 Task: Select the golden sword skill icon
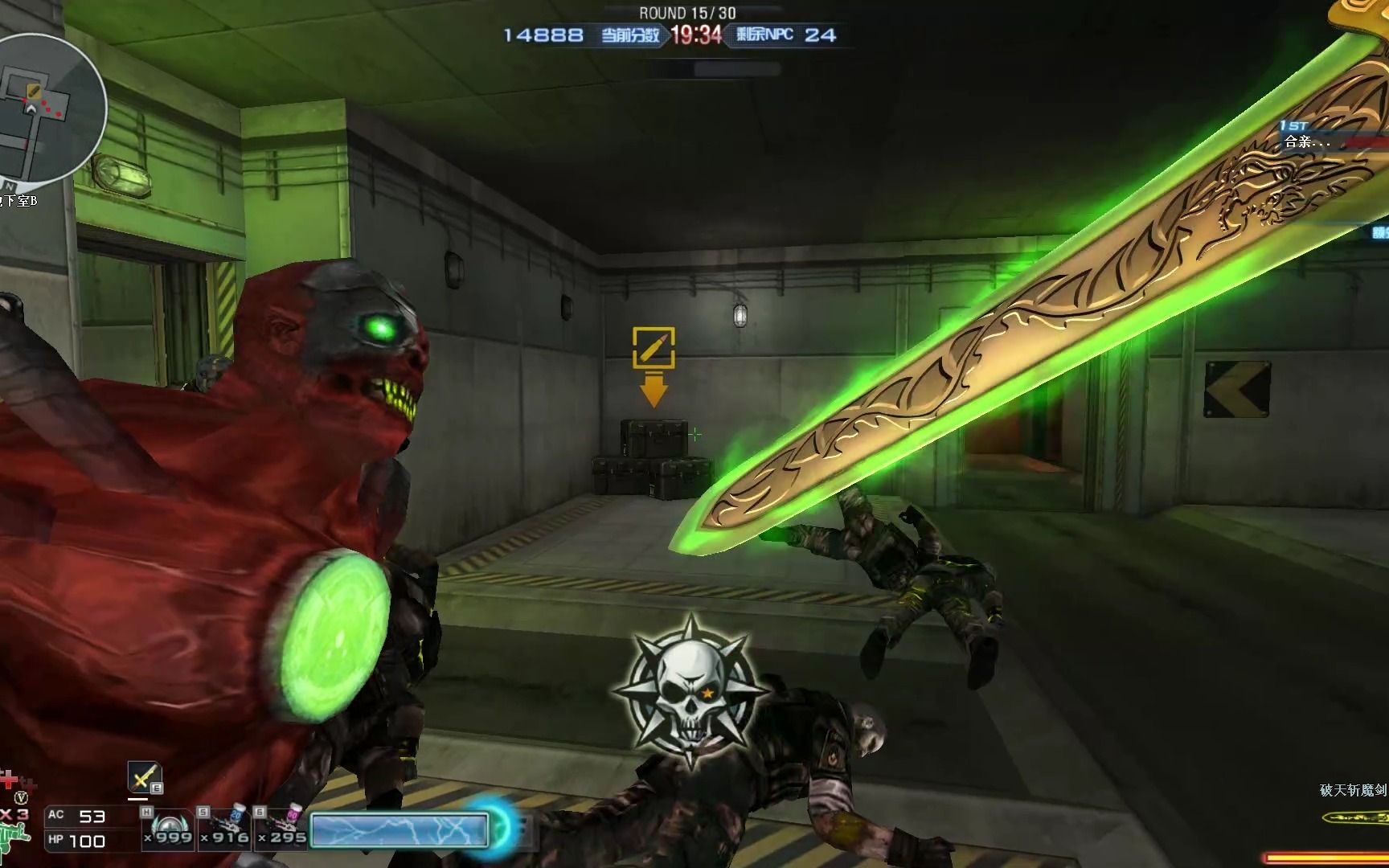click(144, 777)
